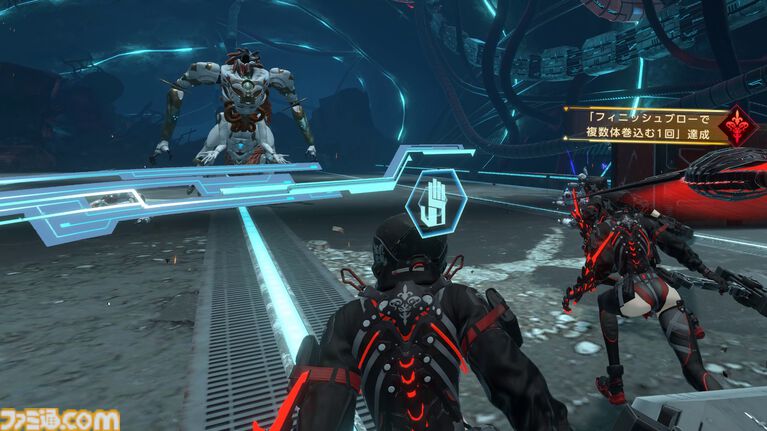The height and width of the screenshot is (431, 767).
Task: Click the Famitsu.com watermark logo
Action: coord(61,418)
